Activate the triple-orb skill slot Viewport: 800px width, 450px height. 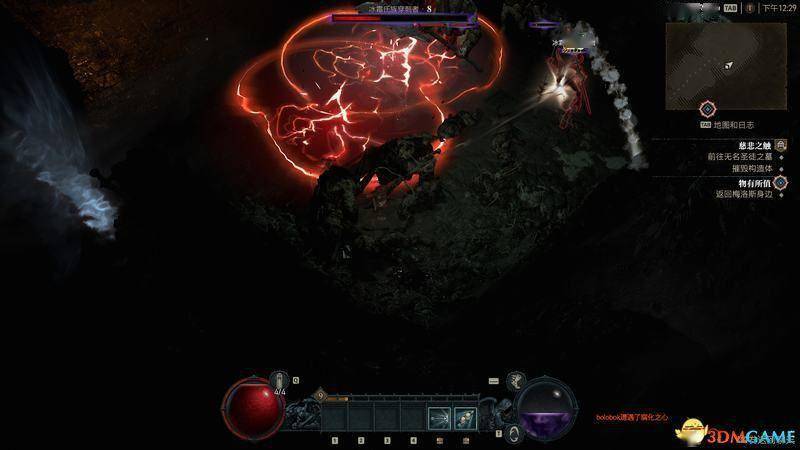(464, 416)
